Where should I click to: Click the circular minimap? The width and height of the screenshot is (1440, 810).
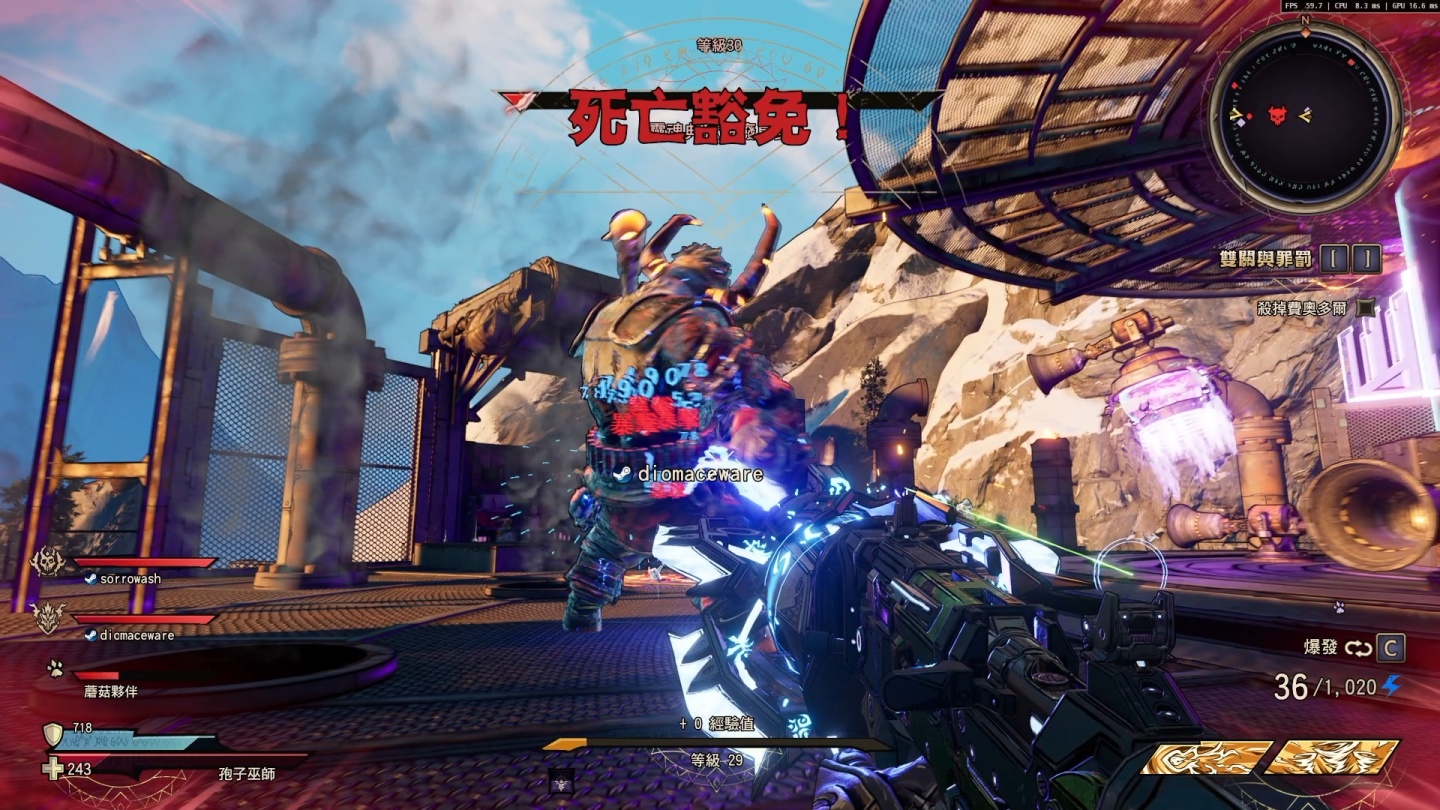click(1304, 116)
